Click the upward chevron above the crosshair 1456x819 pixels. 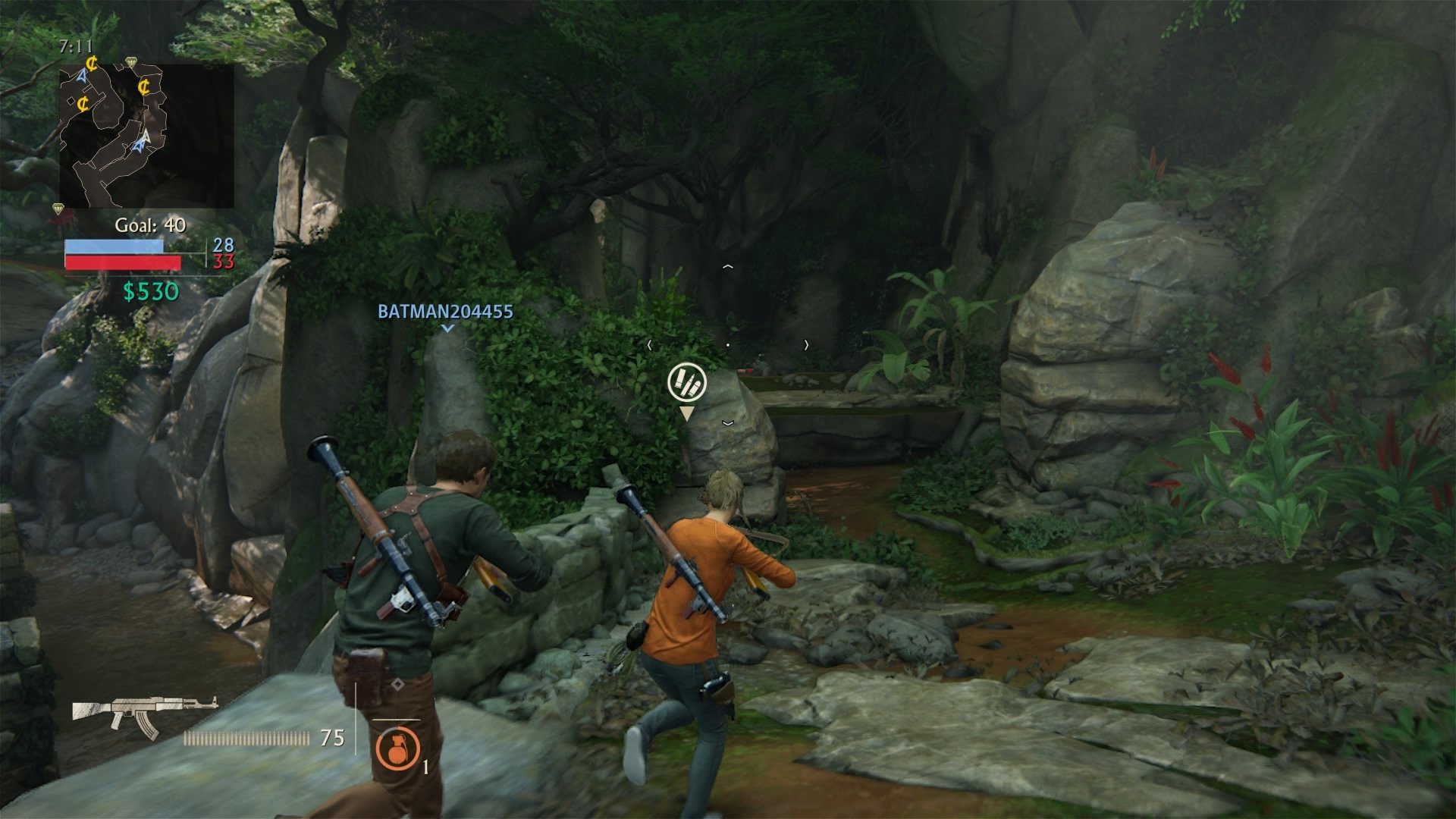730,265
